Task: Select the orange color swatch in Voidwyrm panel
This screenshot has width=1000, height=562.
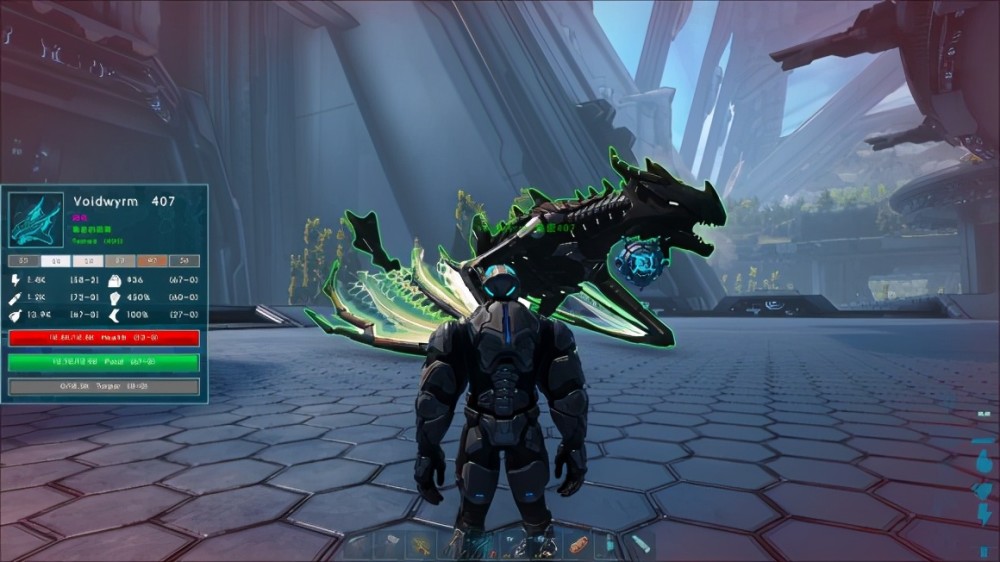Action: (151, 260)
